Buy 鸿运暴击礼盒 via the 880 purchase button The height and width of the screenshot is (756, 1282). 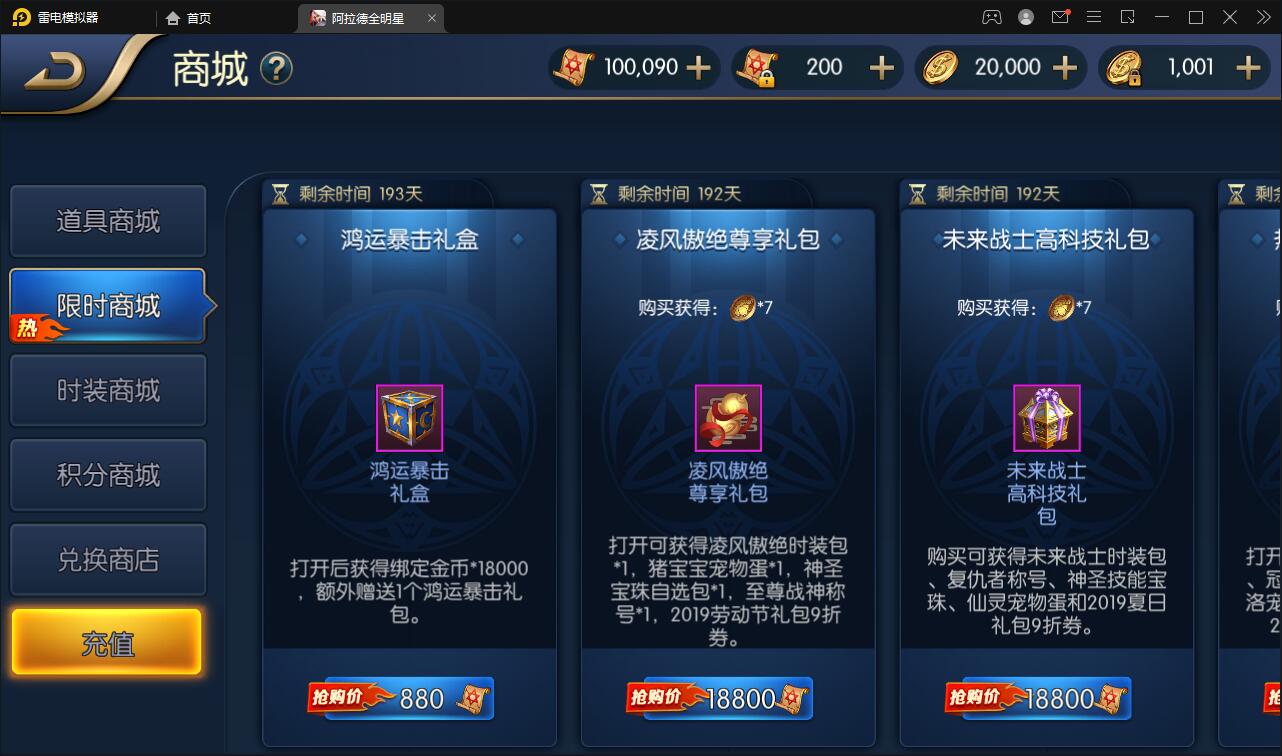pyautogui.click(x=410, y=698)
